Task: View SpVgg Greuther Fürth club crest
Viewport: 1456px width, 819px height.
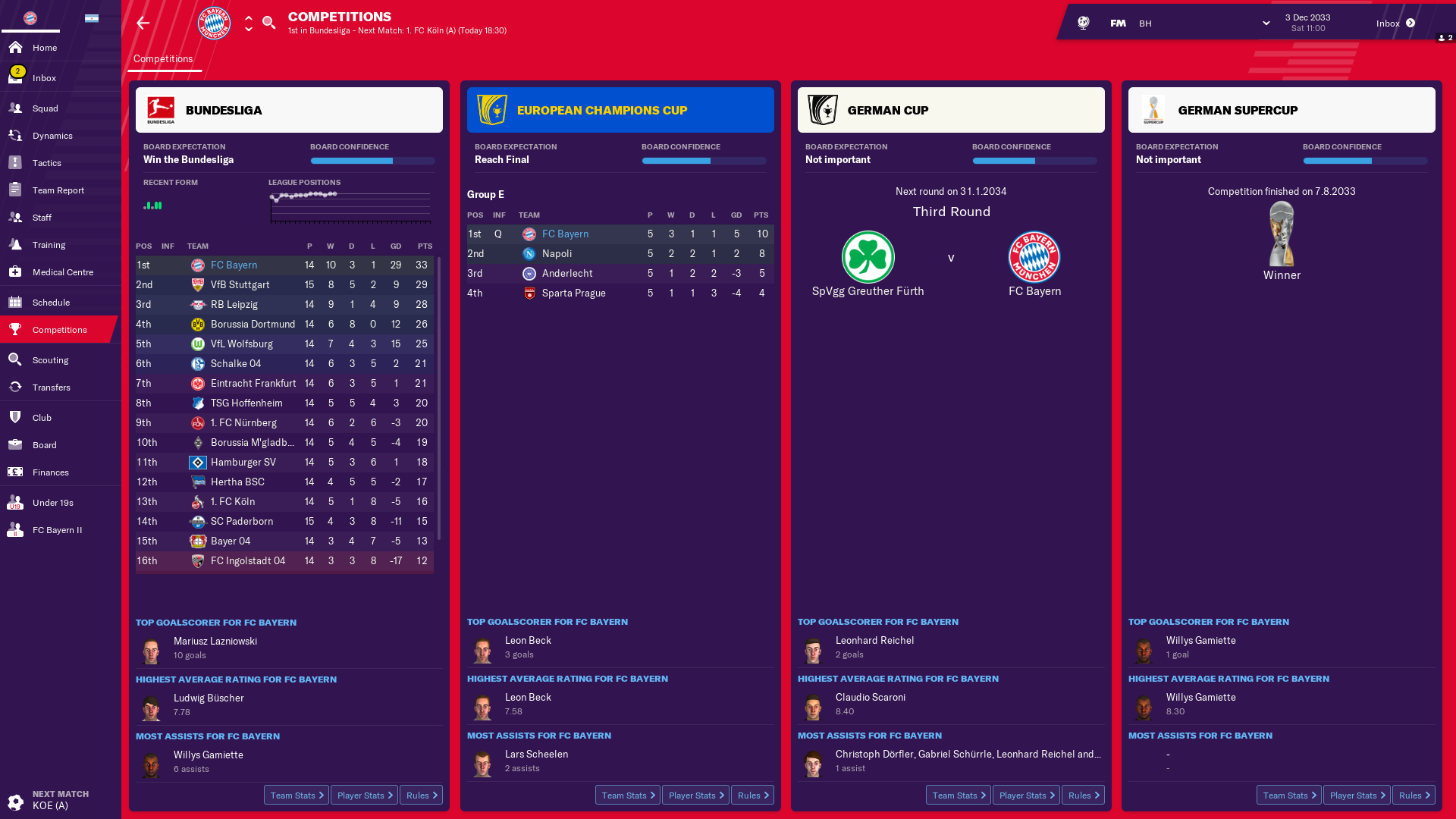Action: 868,258
